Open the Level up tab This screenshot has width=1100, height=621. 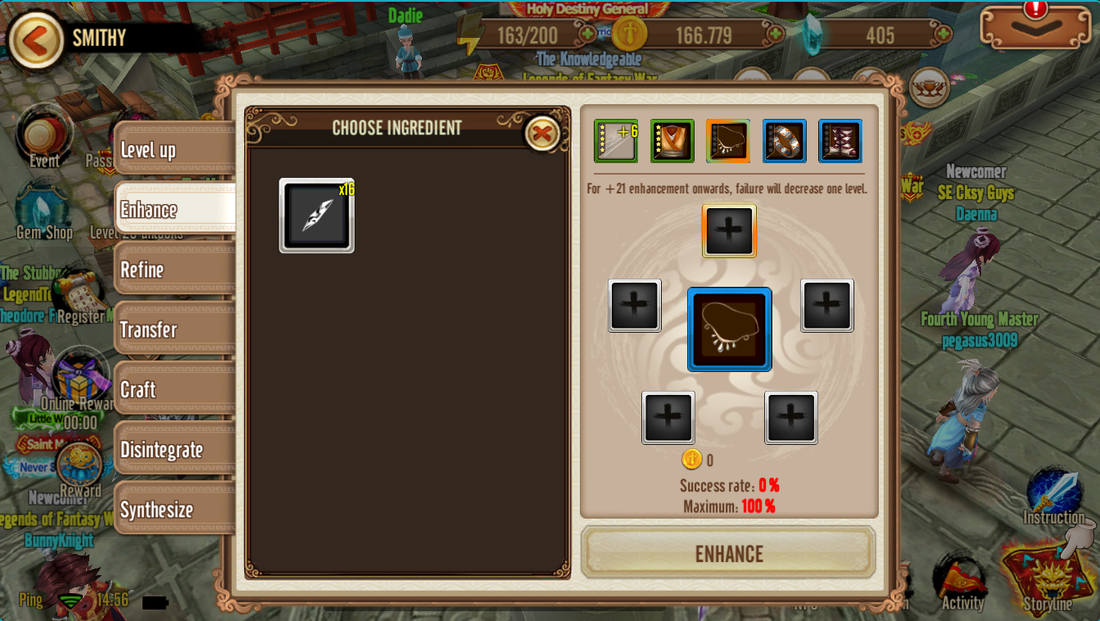(172, 150)
